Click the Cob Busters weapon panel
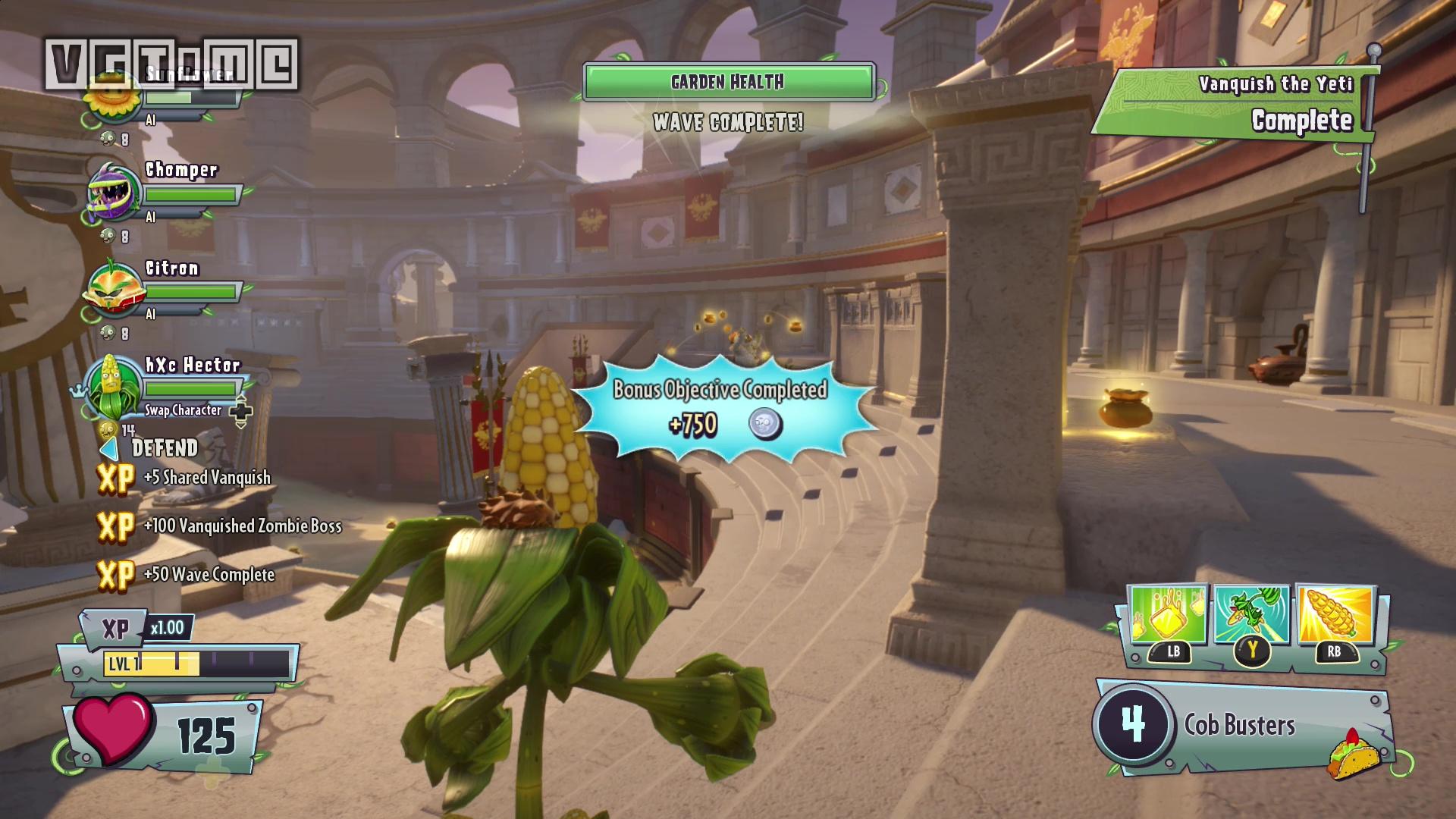The image size is (1456, 819). pos(1241,726)
